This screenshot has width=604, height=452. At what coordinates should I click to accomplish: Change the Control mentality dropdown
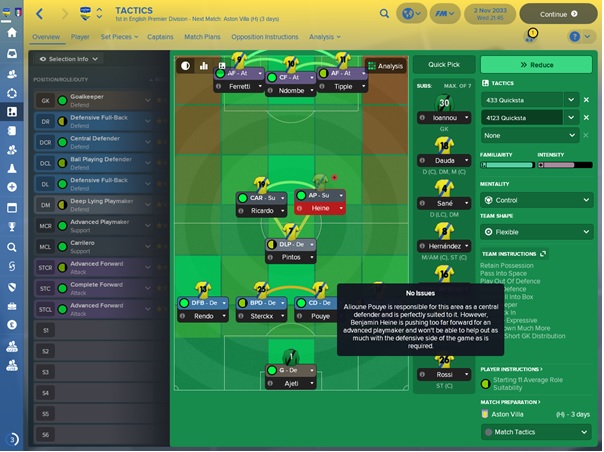536,200
